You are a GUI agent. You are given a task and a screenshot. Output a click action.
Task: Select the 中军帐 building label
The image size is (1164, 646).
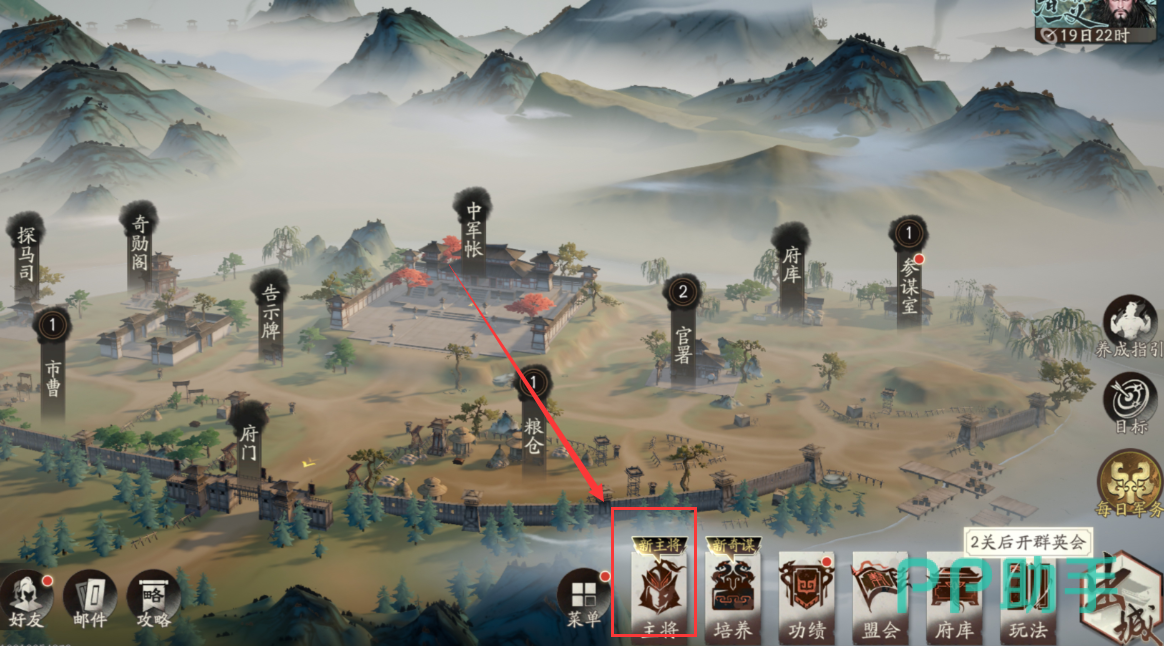(473, 228)
